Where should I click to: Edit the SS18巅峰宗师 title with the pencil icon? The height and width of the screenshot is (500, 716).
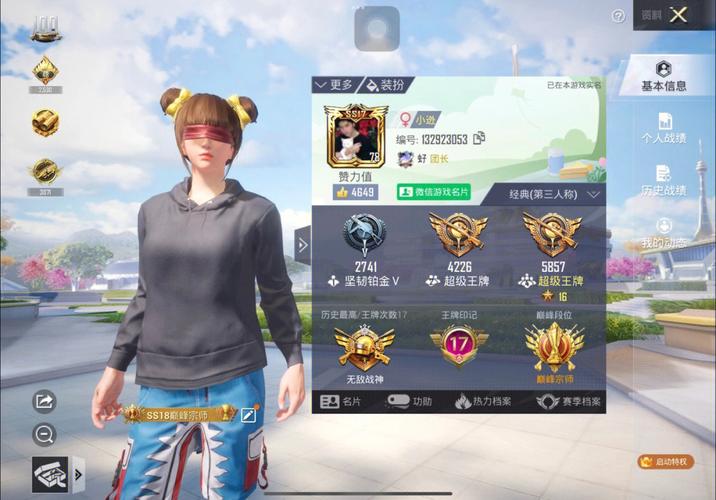pos(248,413)
